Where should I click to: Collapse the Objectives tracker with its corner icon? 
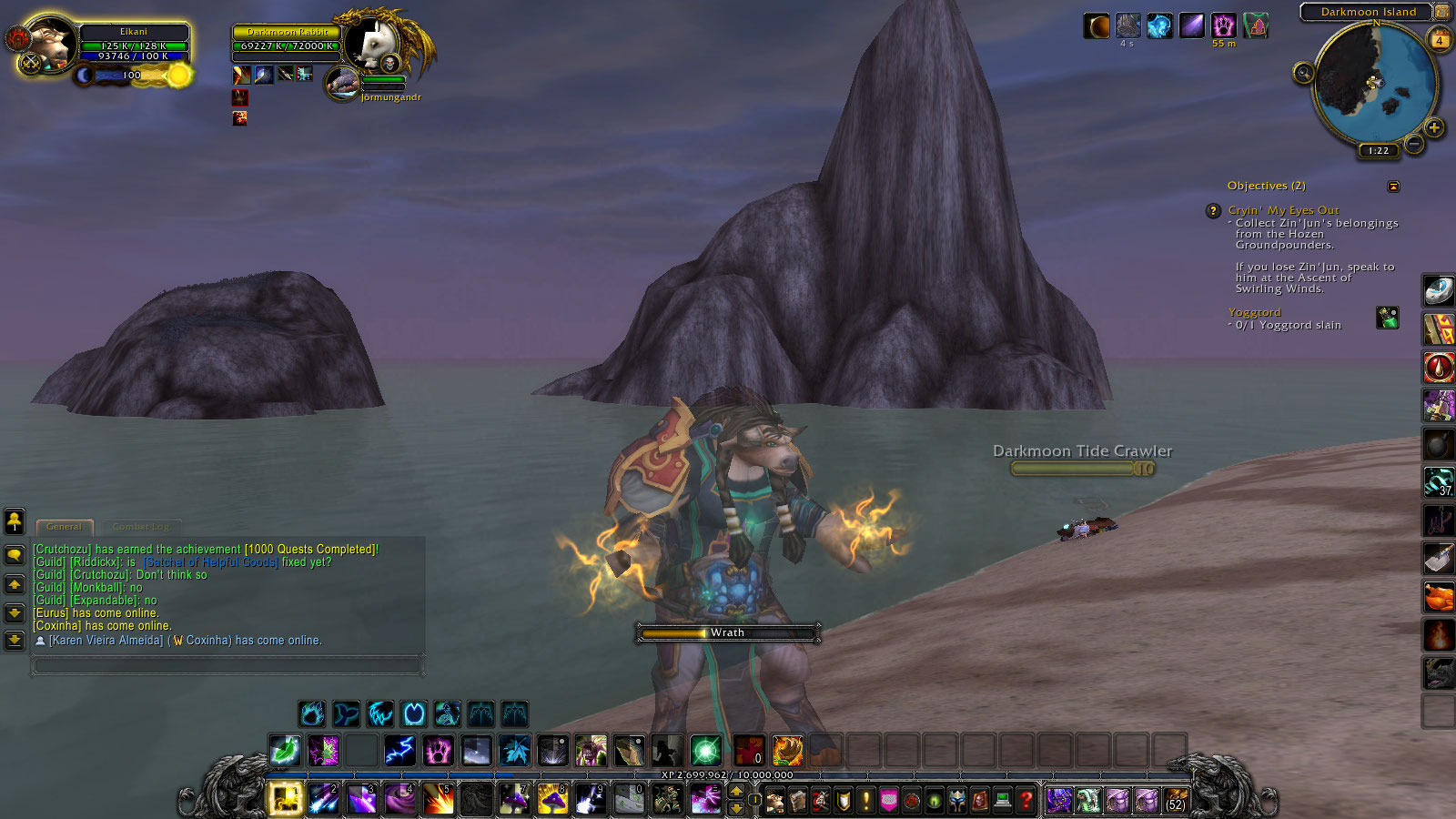coord(1393,186)
